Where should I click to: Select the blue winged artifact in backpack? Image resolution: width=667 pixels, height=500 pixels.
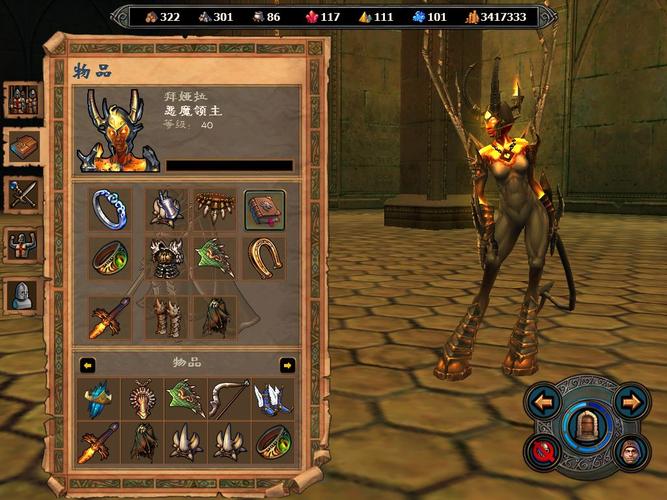(x=100, y=398)
